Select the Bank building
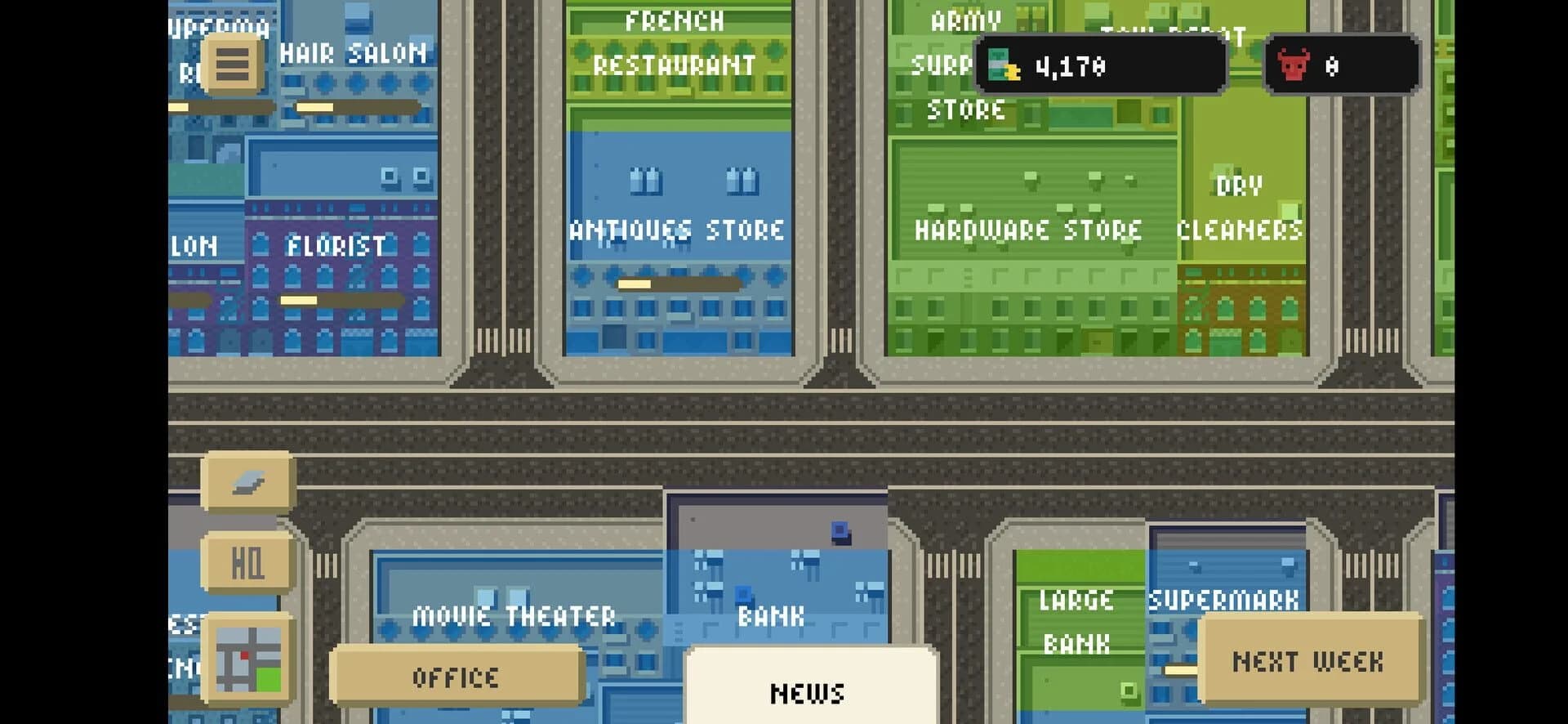Image resolution: width=1568 pixels, height=724 pixels. 771,615
